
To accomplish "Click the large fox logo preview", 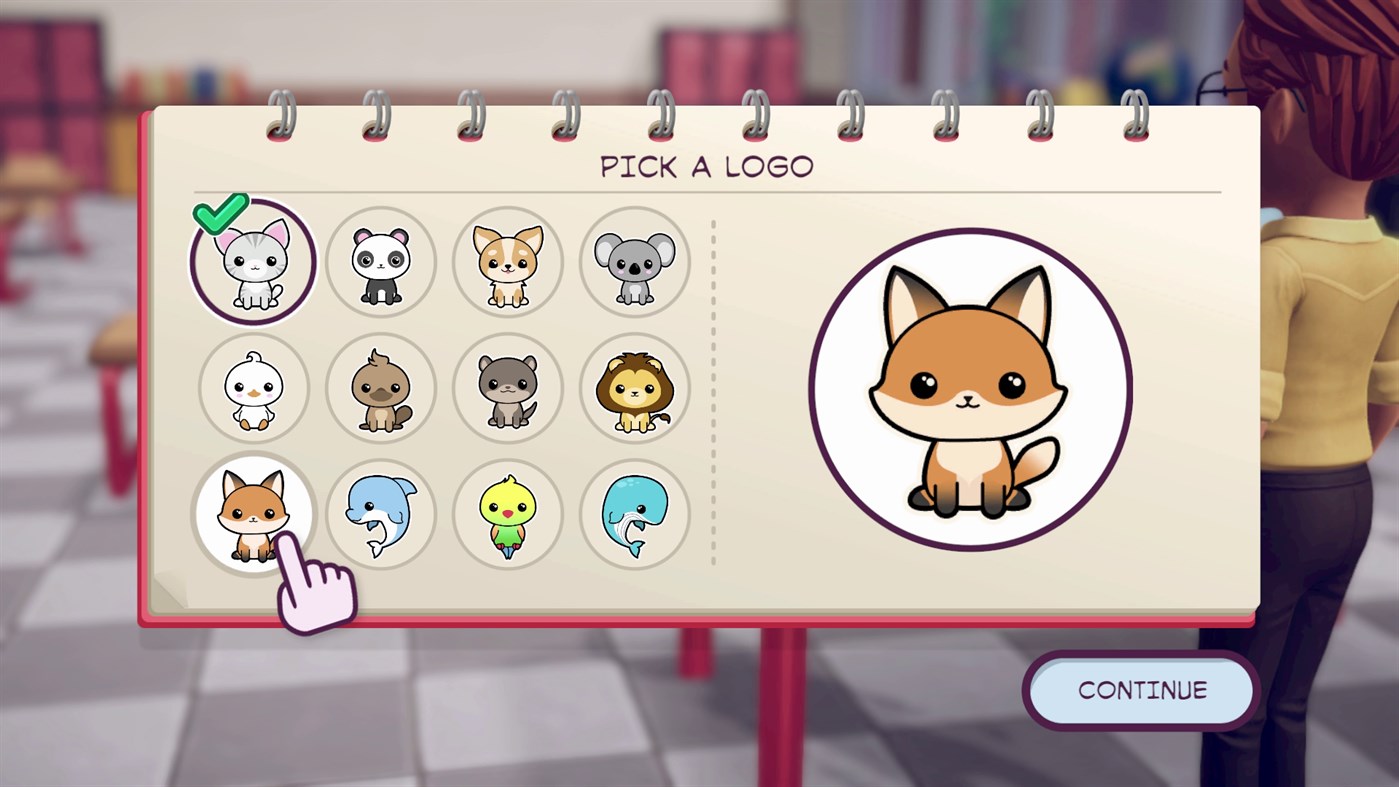I will pos(970,384).
